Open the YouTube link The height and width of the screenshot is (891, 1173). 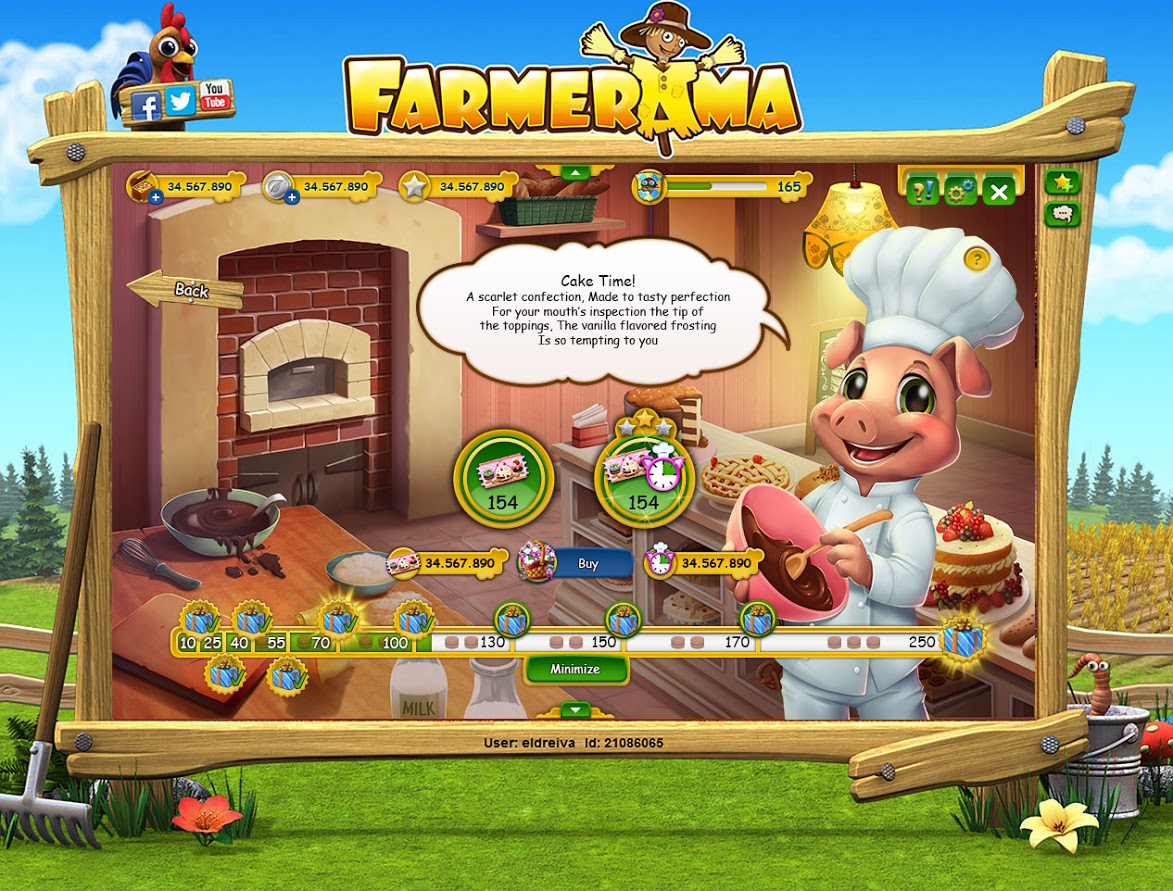coord(214,96)
